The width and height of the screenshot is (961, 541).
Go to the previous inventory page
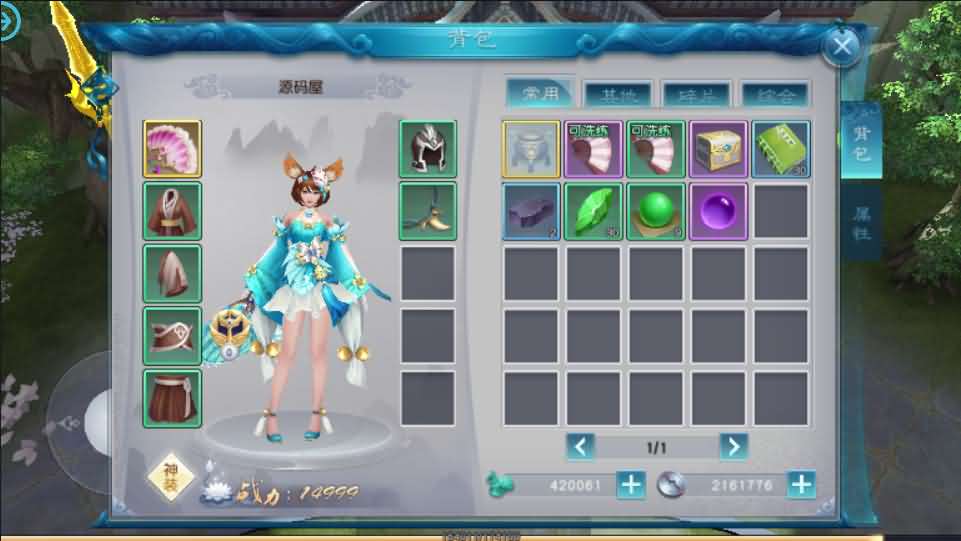click(x=581, y=446)
